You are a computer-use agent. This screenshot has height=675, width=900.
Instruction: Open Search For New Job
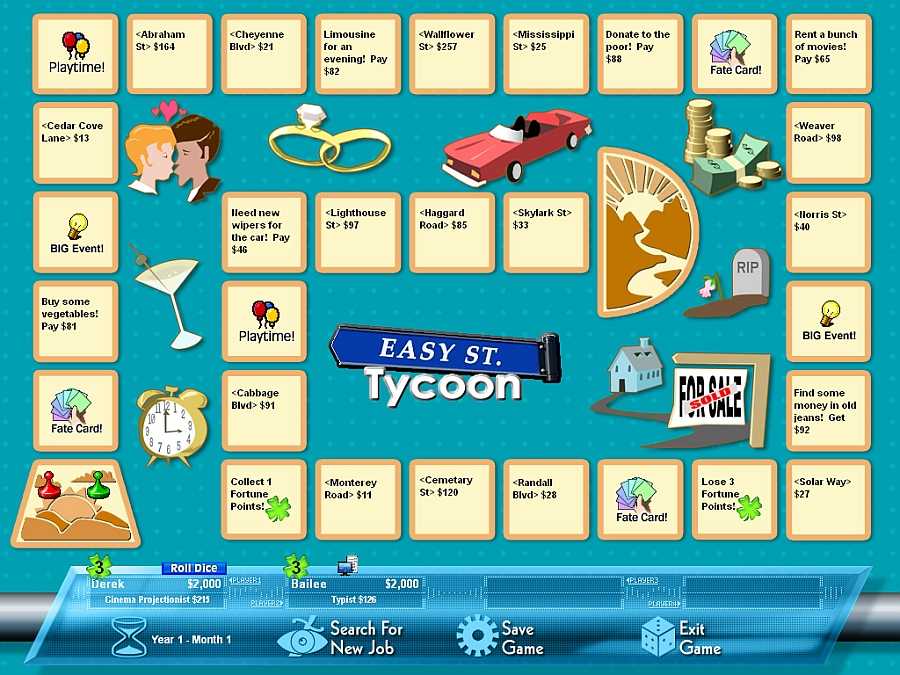tap(345, 637)
